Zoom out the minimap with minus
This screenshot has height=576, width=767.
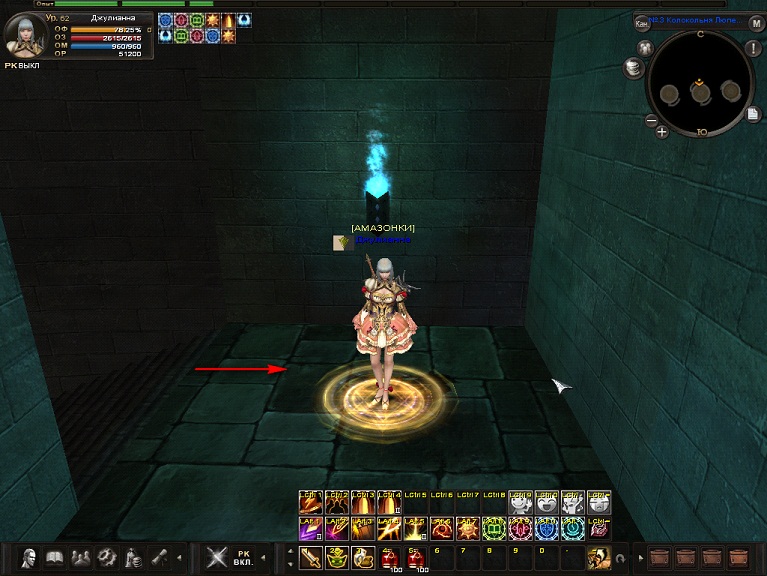651,120
